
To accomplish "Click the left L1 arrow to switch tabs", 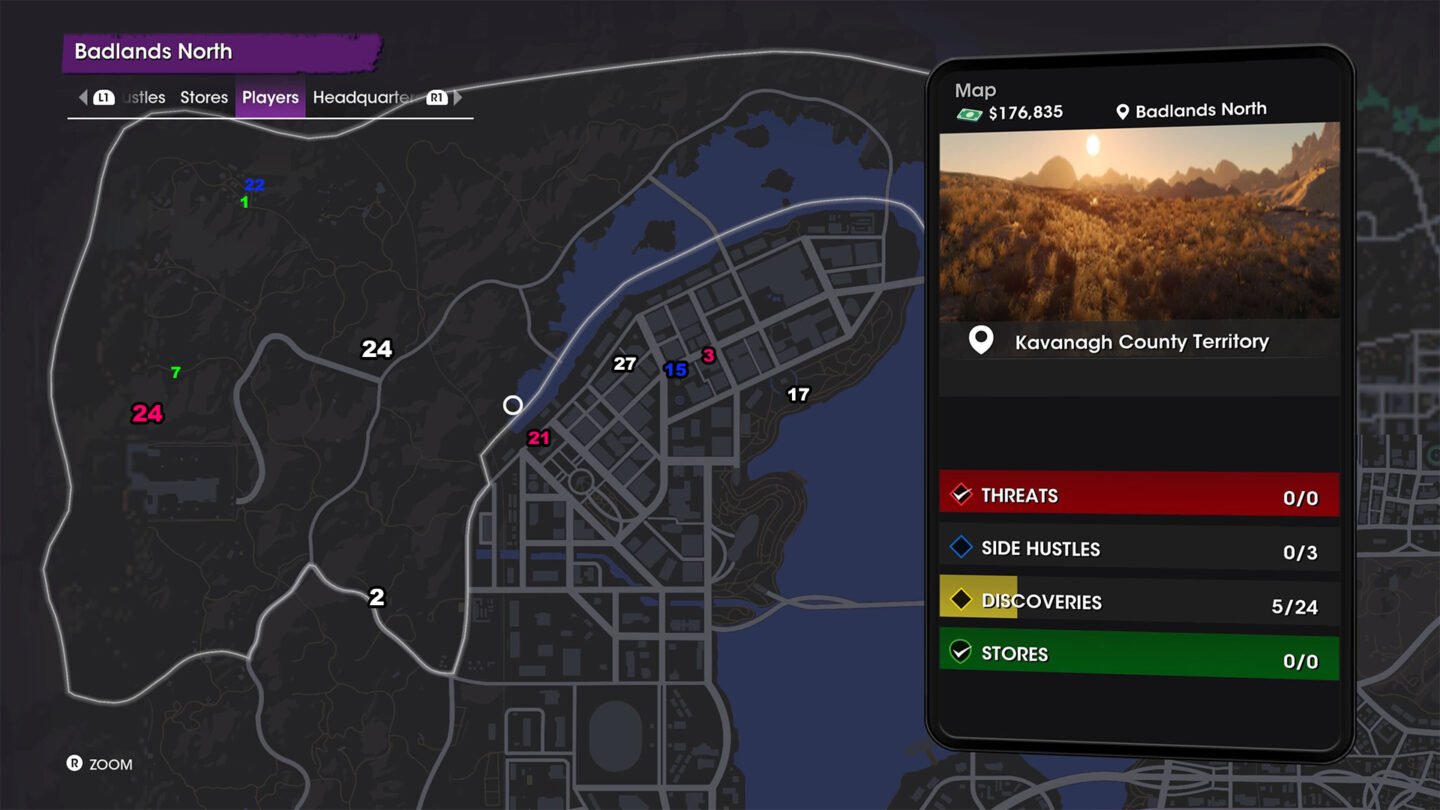I will point(82,97).
